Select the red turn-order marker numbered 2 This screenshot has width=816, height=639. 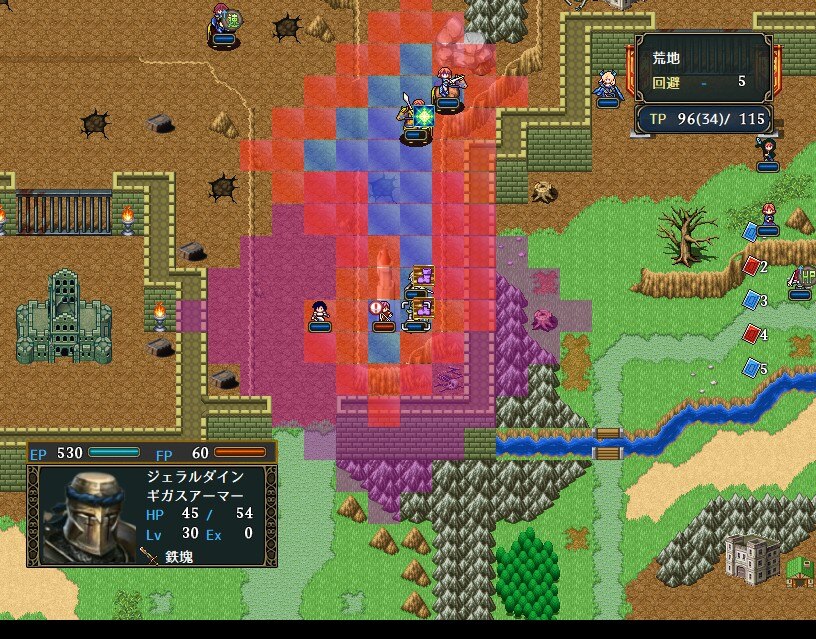click(x=753, y=266)
